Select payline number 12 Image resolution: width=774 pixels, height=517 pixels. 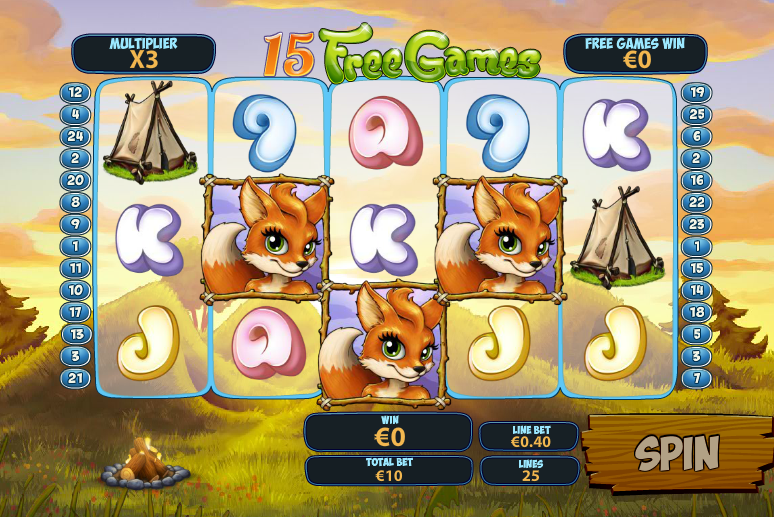pyautogui.click(x=75, y=92)
